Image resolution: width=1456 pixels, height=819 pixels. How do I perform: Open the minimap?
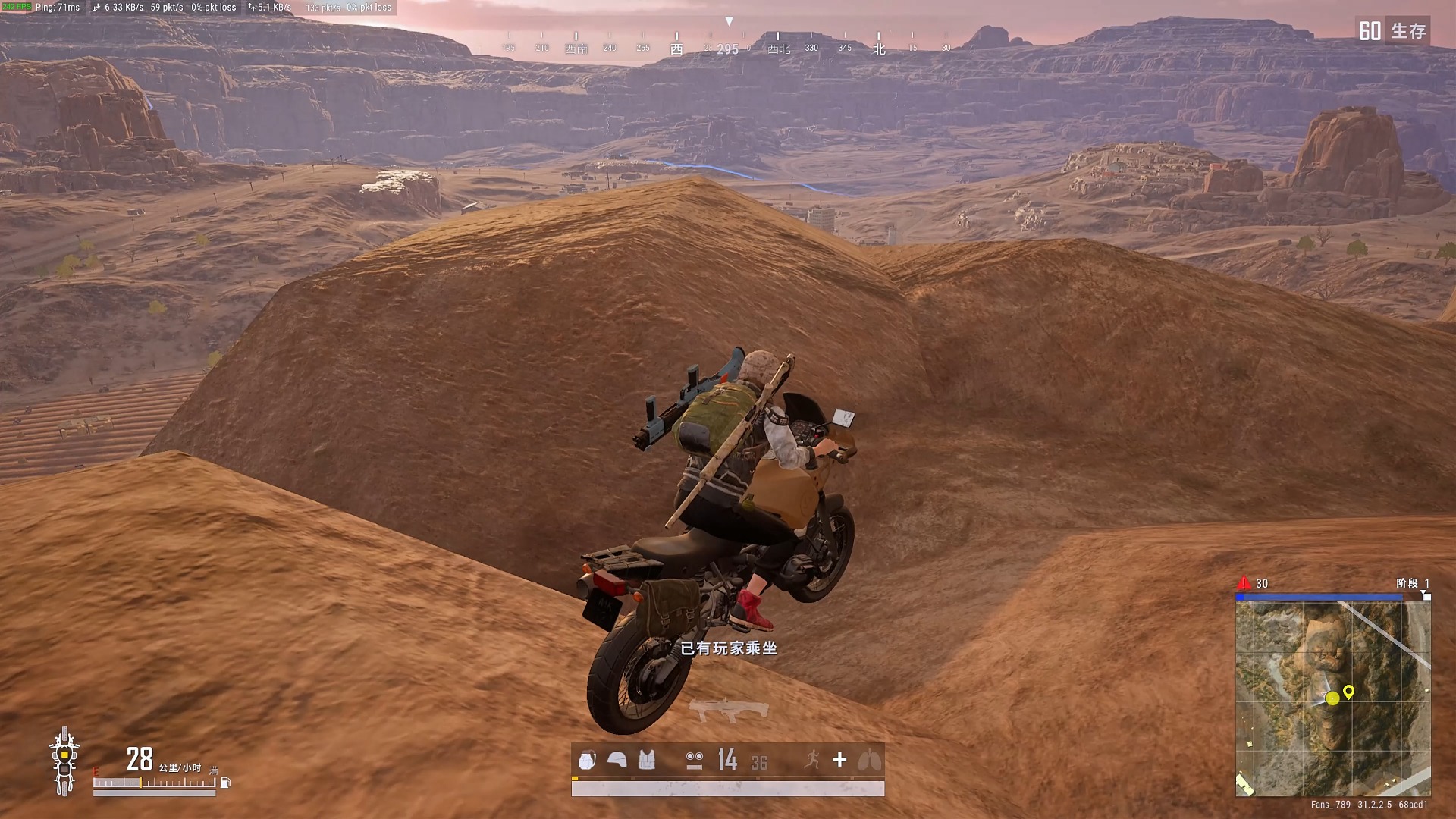[1332, 698]
